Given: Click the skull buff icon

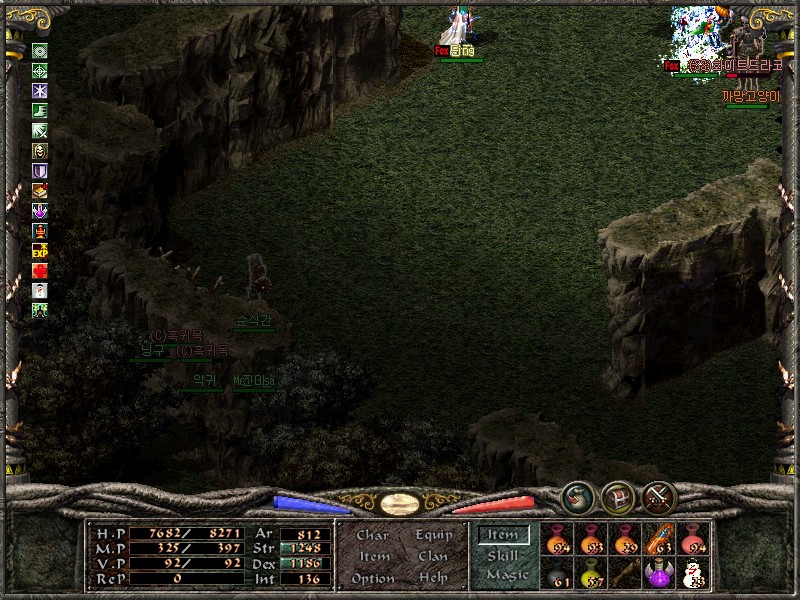Looking at the screenshot, I should pos(40,151).
